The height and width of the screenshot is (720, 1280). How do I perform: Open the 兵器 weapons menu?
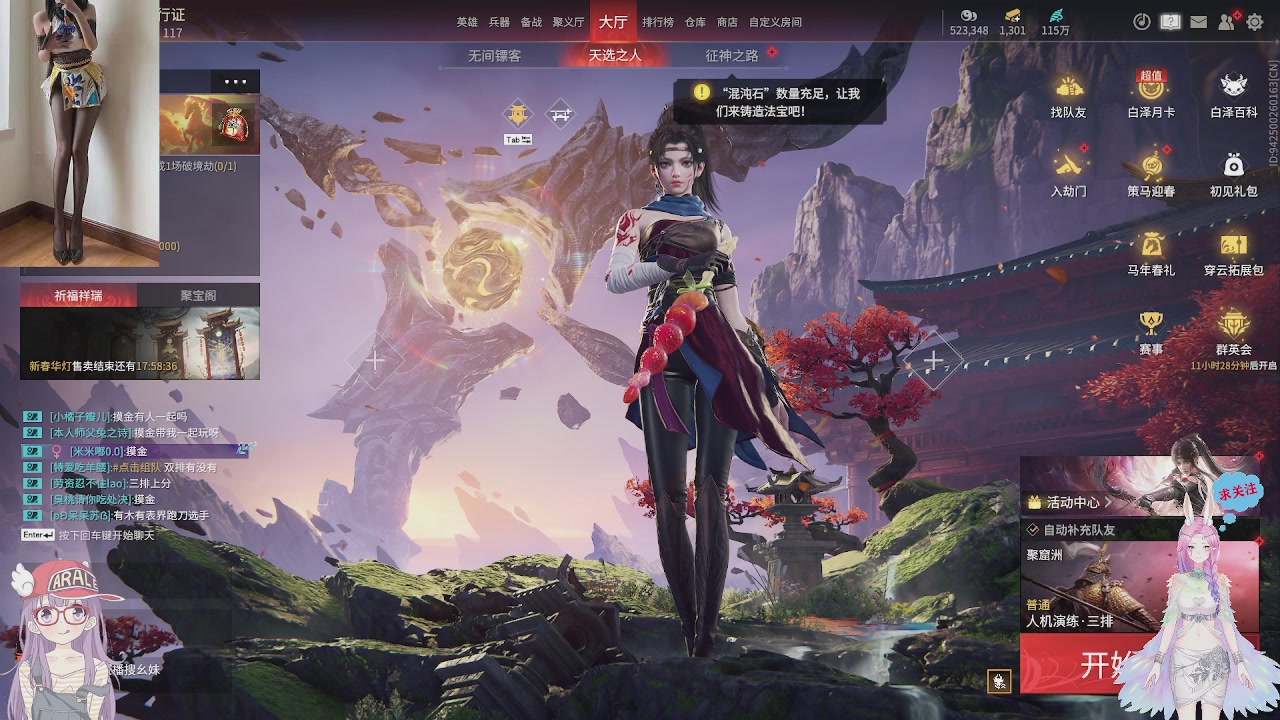pyautogui.click(x=499, y=22)
